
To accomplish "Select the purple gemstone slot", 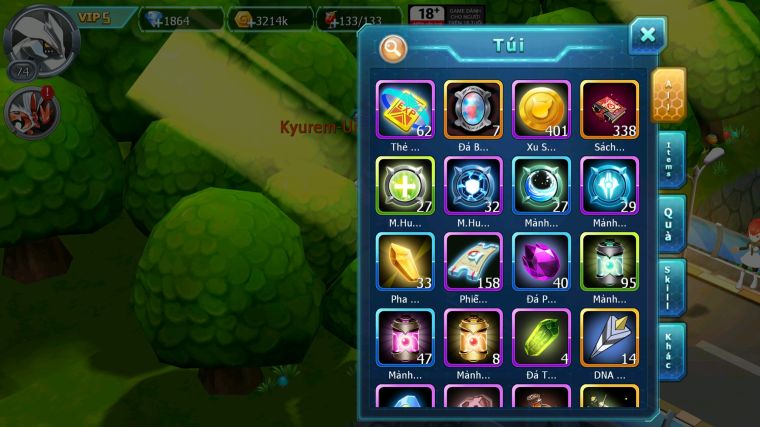I will (541, 261).
